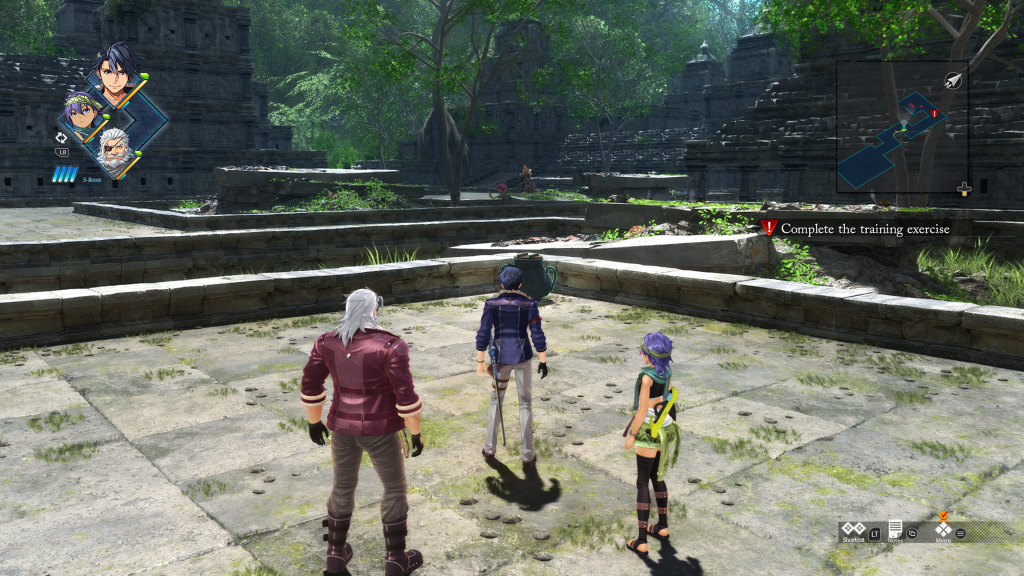Click the compass arrow on the minimap

[953, 80]
